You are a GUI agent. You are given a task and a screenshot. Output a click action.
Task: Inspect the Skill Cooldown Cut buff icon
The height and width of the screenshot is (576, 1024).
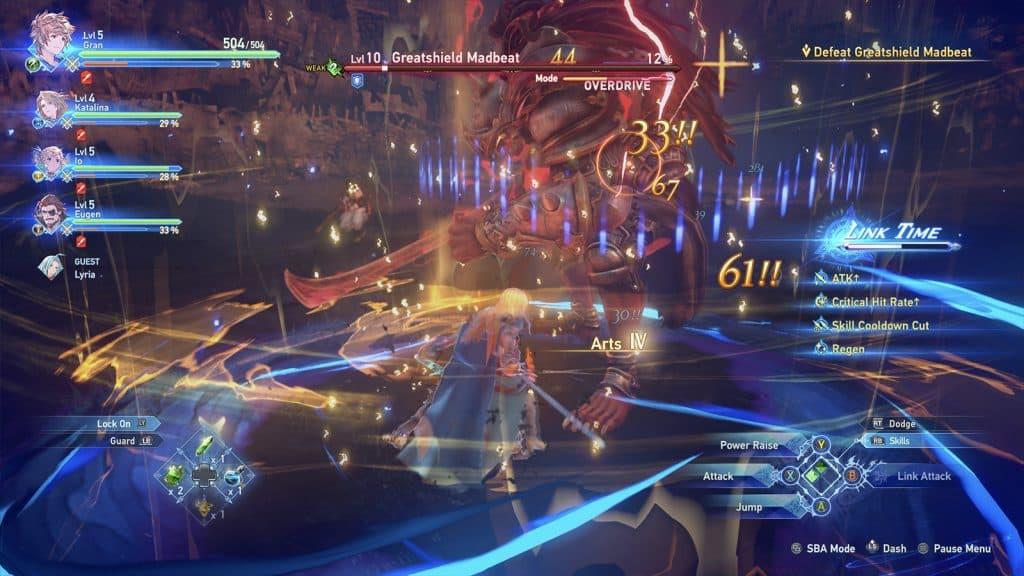click(x=820, y=325)
